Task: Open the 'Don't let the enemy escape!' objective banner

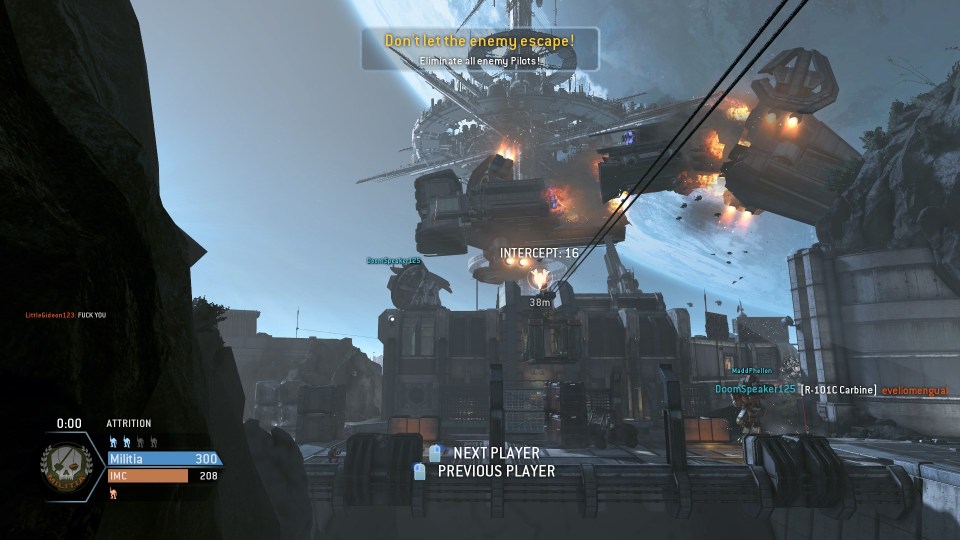Action: pos(479,48)
